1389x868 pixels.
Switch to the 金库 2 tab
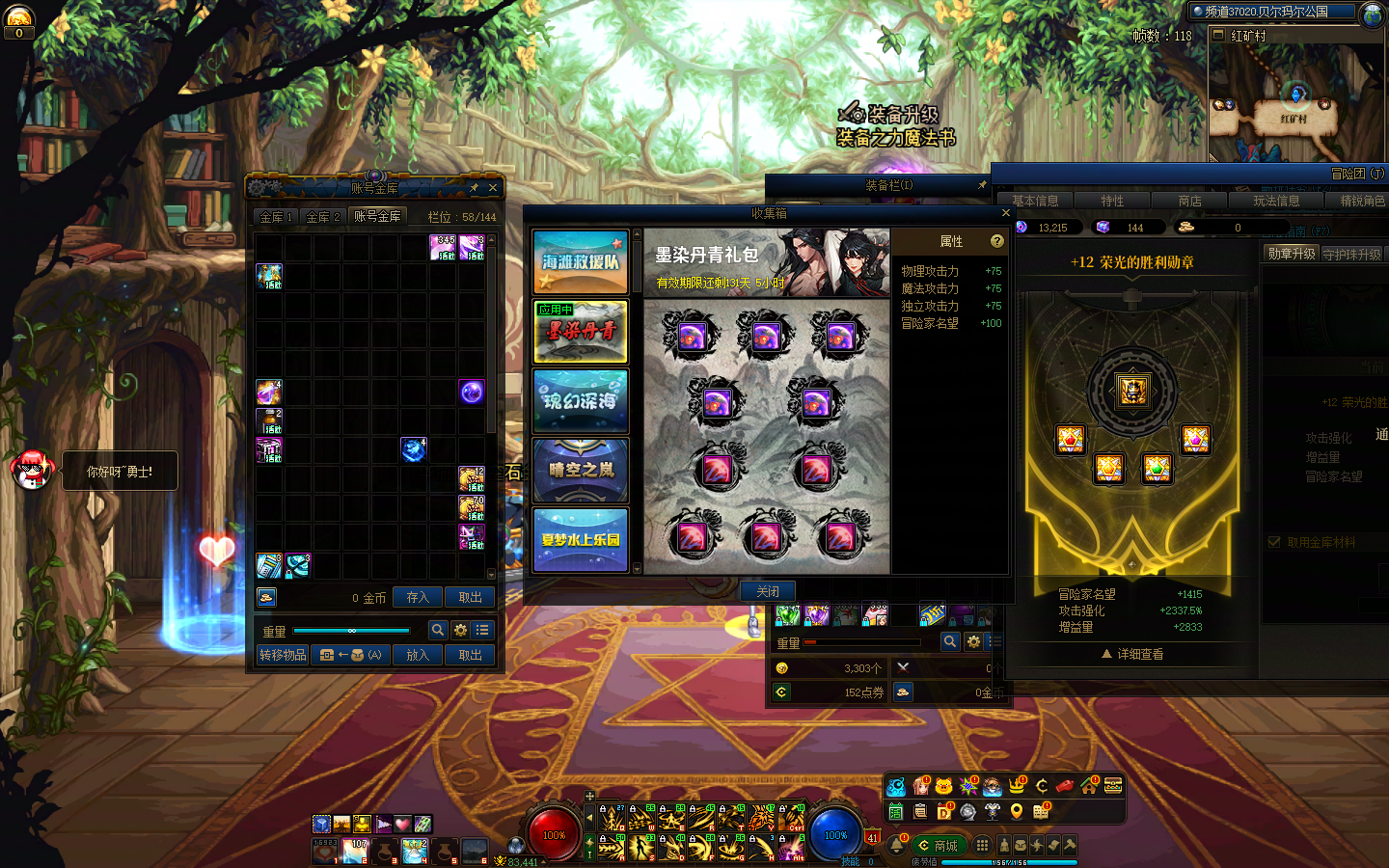(x=323, y=217)
